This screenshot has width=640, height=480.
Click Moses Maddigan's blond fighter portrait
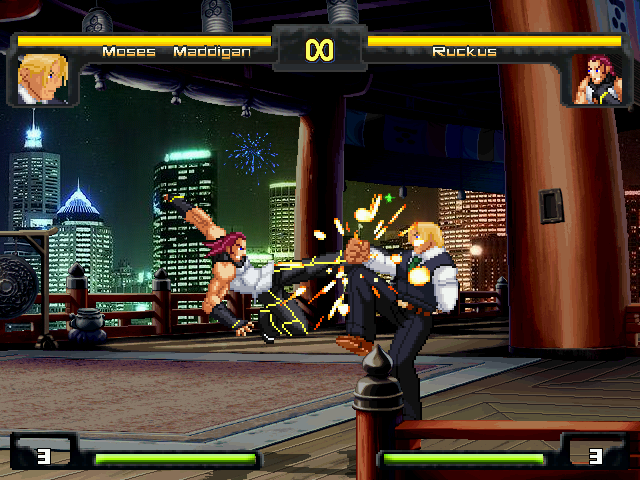click(43, 79)
